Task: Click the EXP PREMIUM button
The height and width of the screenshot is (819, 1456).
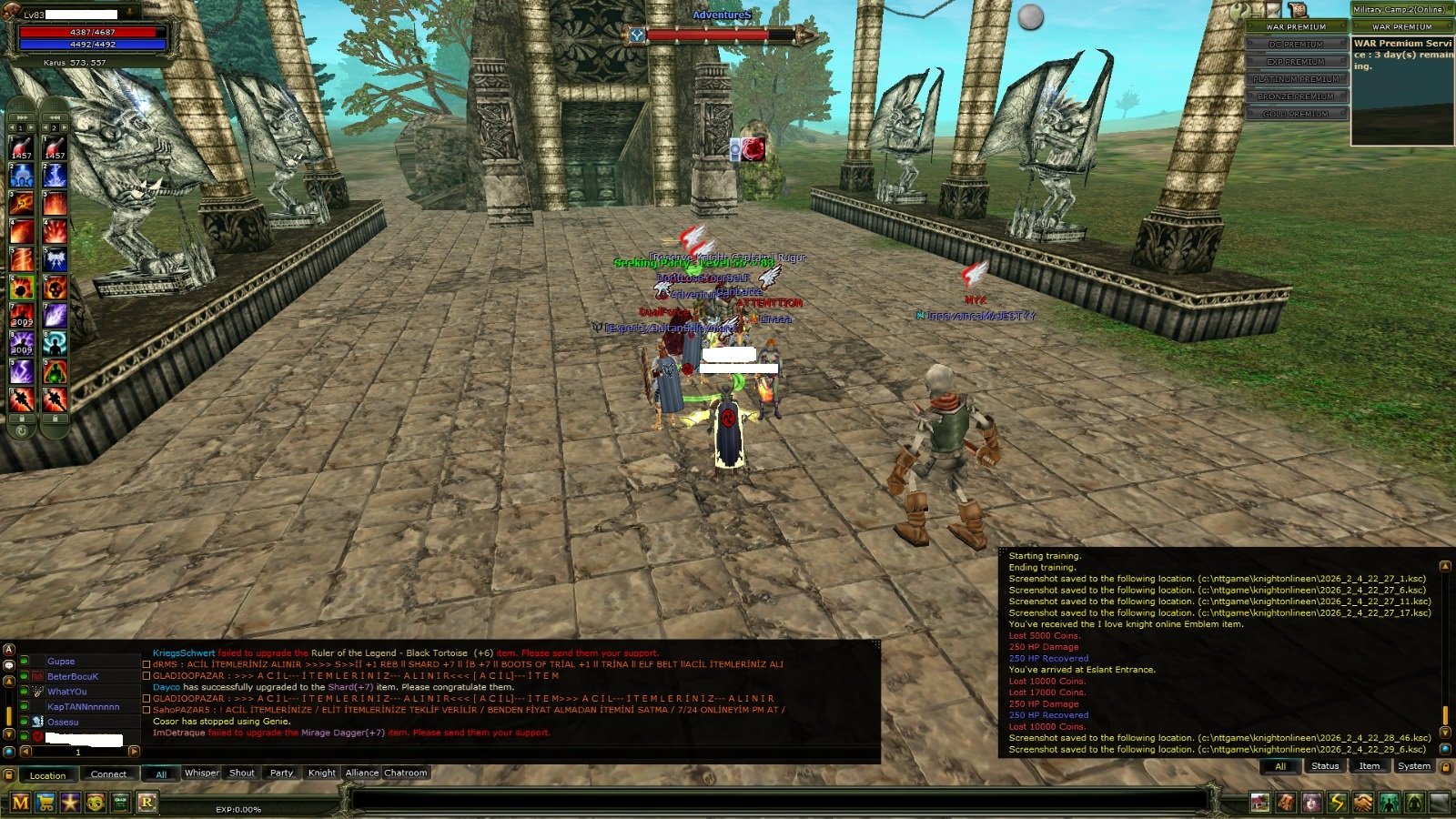Action: [x=1295, y=62]
